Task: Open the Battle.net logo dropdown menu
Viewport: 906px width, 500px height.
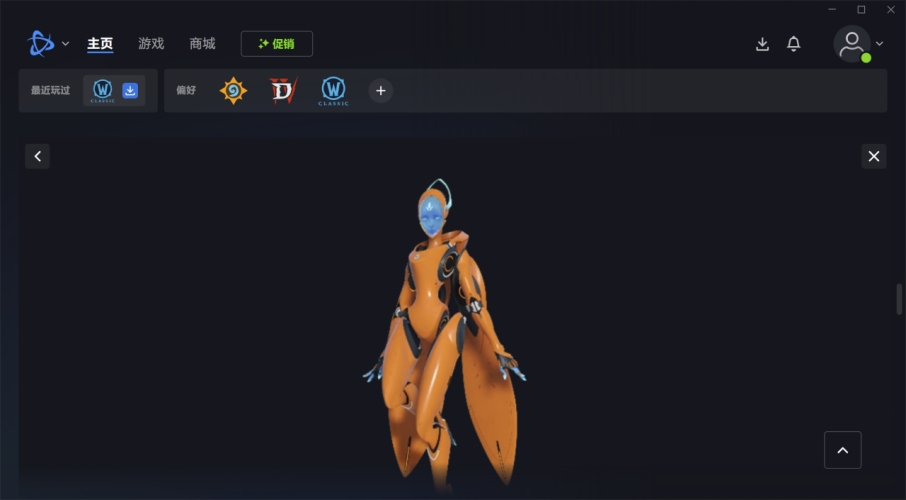Action: click(x=48, y=43)
